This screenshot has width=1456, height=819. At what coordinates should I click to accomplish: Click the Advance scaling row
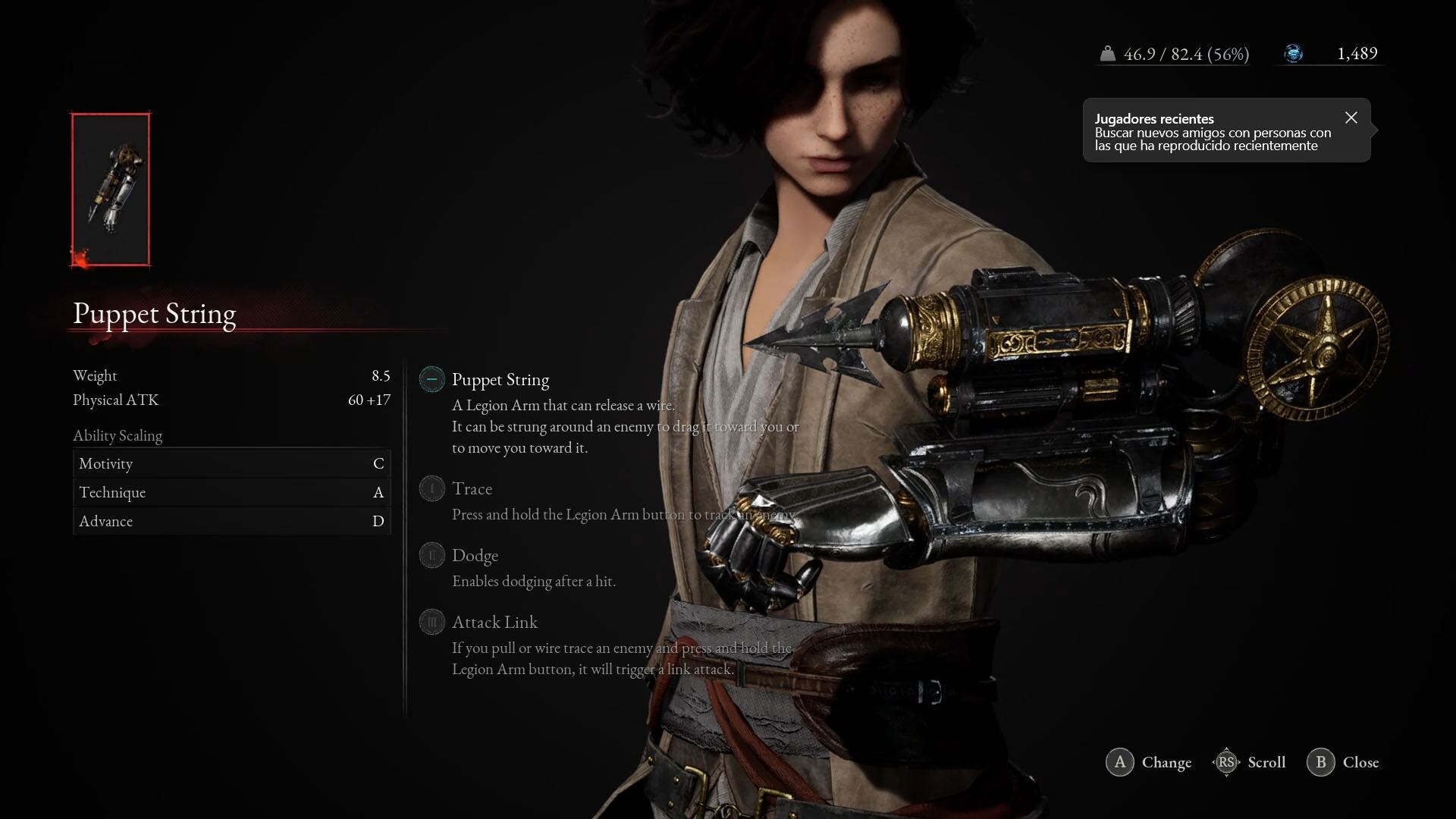pos(231,521)
